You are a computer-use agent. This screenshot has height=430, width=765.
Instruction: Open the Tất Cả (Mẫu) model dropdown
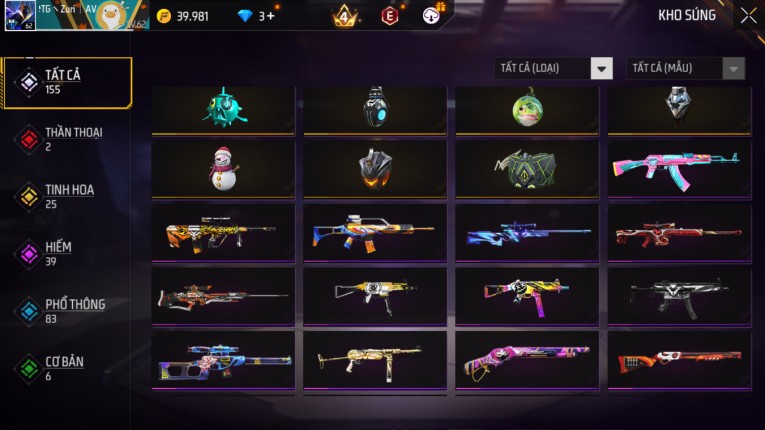(x=686, y=68)
